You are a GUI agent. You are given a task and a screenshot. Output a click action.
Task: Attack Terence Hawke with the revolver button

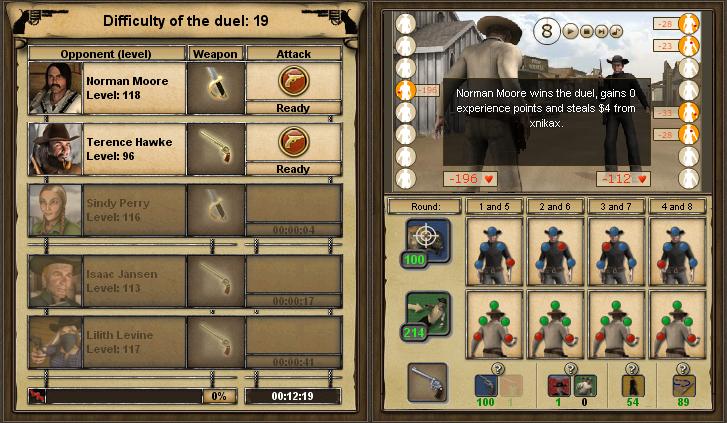292,142
